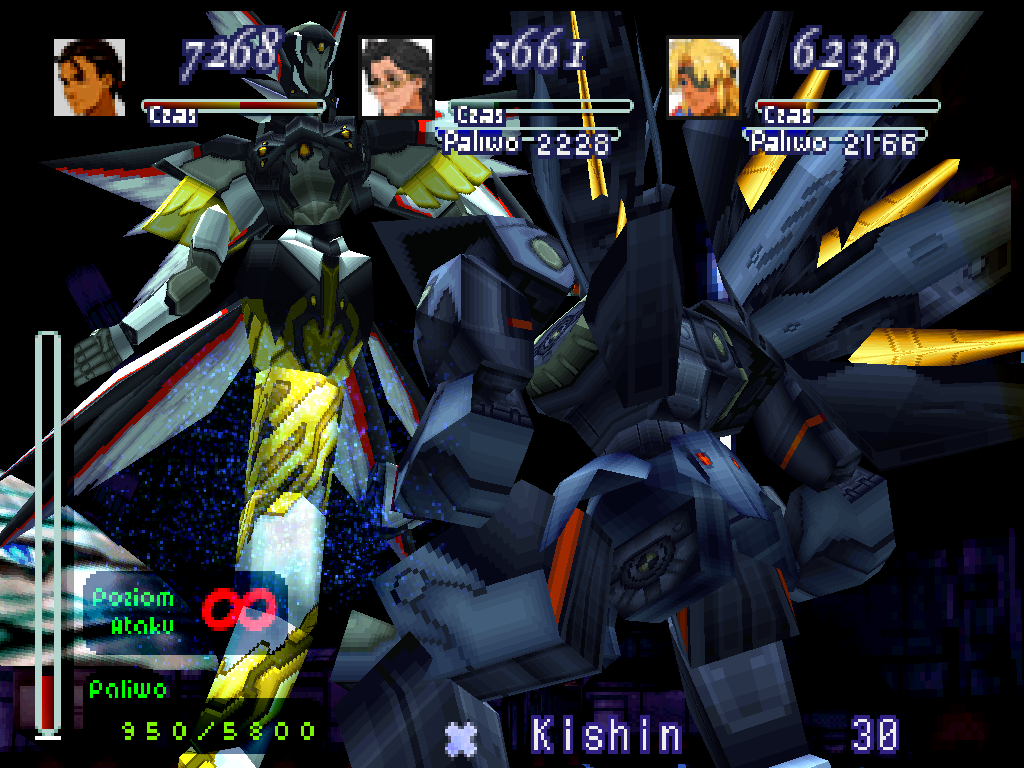Select the portrait of the man with glasses

[396, 77]
